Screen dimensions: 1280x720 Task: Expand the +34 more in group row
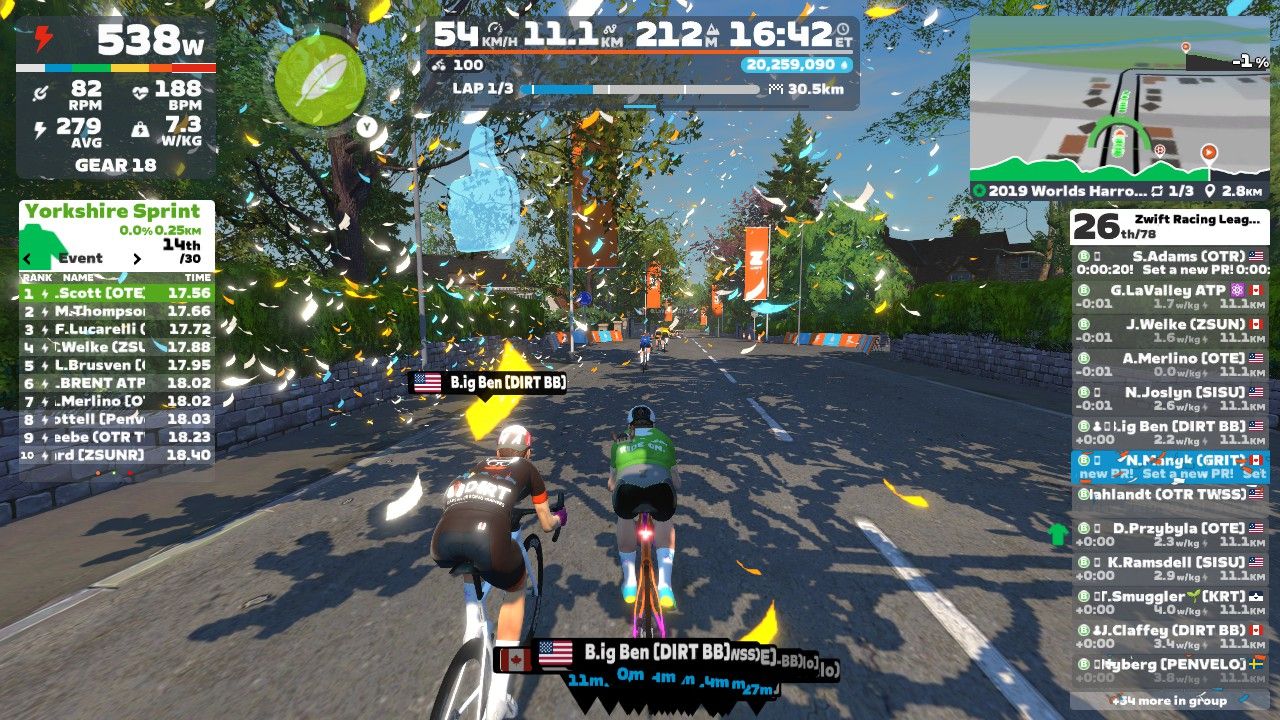pyautogui.click(x=1168, y=701)
